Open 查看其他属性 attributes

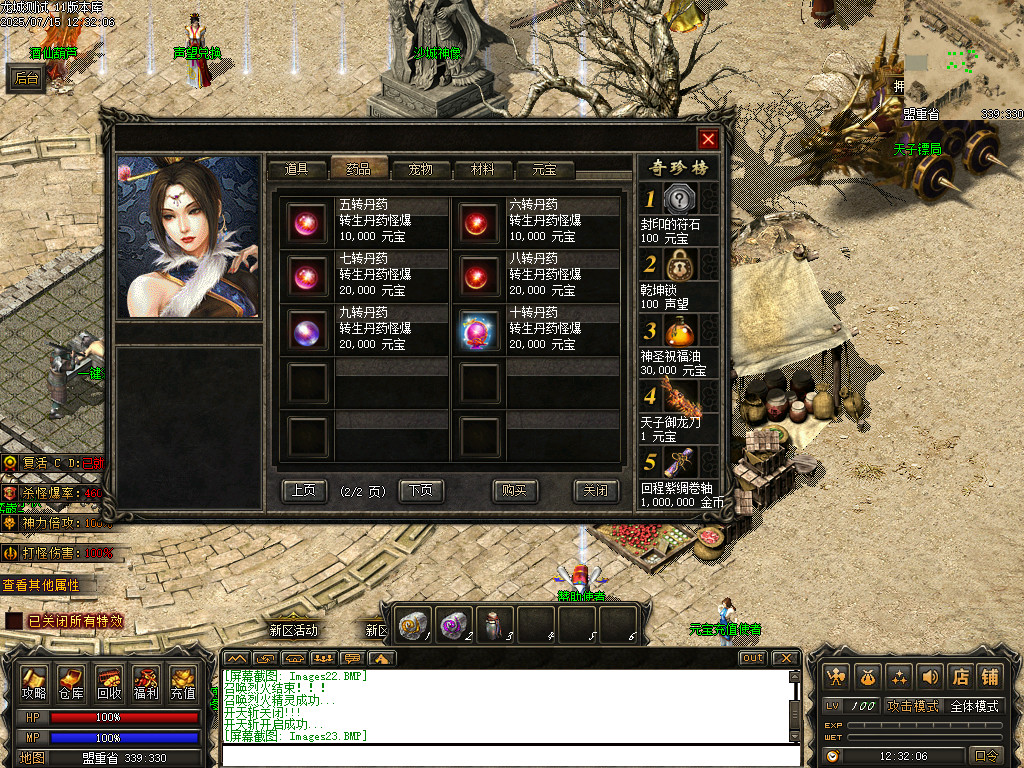point(40,585)
